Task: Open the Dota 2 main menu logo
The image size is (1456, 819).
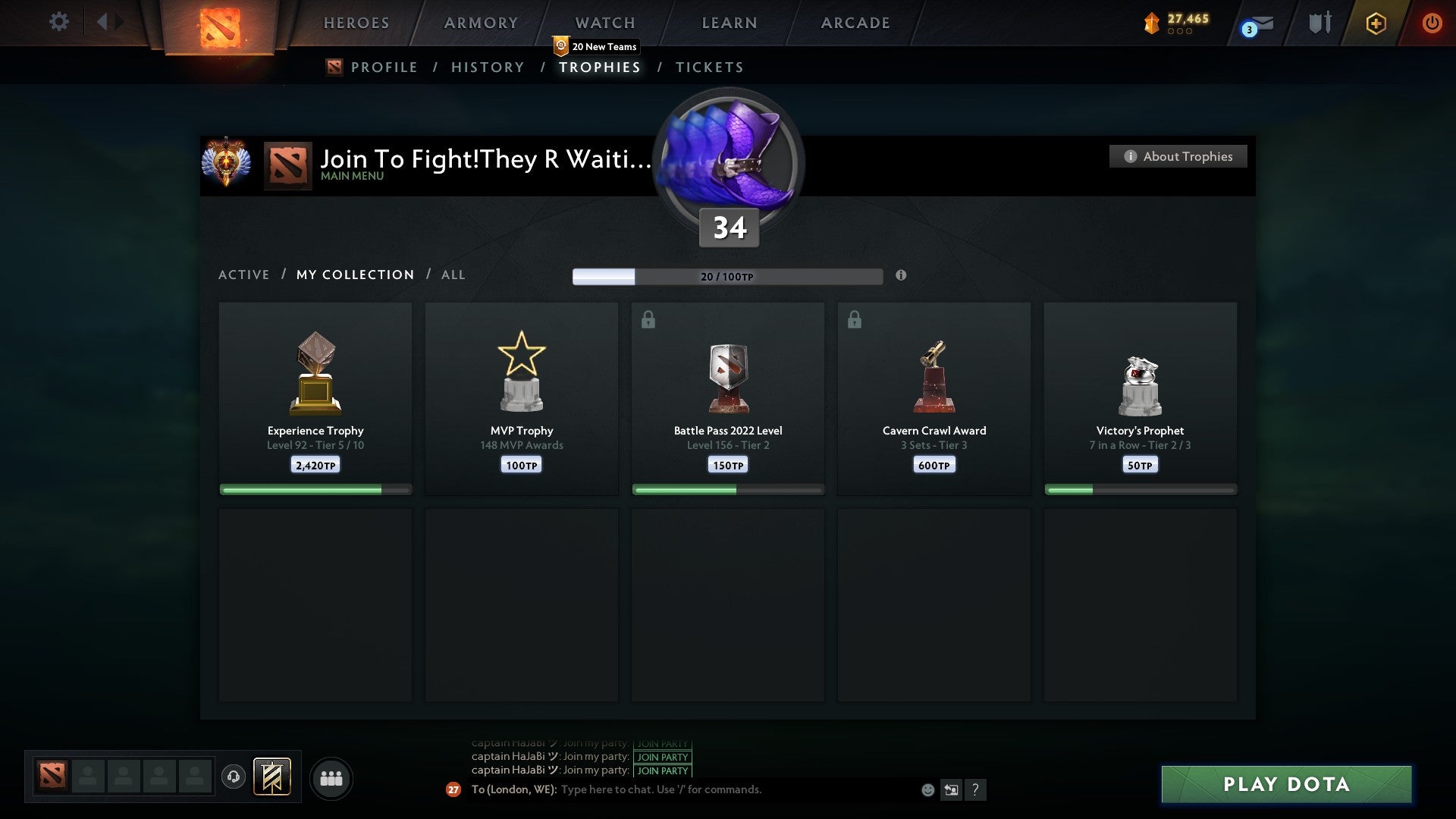Action: click(219, 27)
